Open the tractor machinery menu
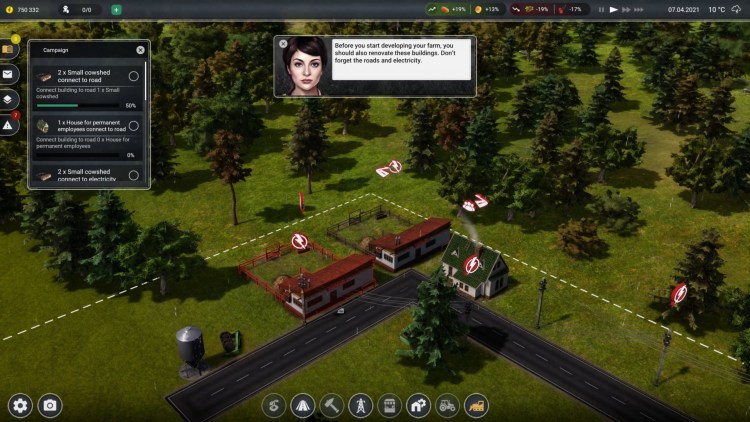This screenshot has width=750, height=422. click(447, 405)
